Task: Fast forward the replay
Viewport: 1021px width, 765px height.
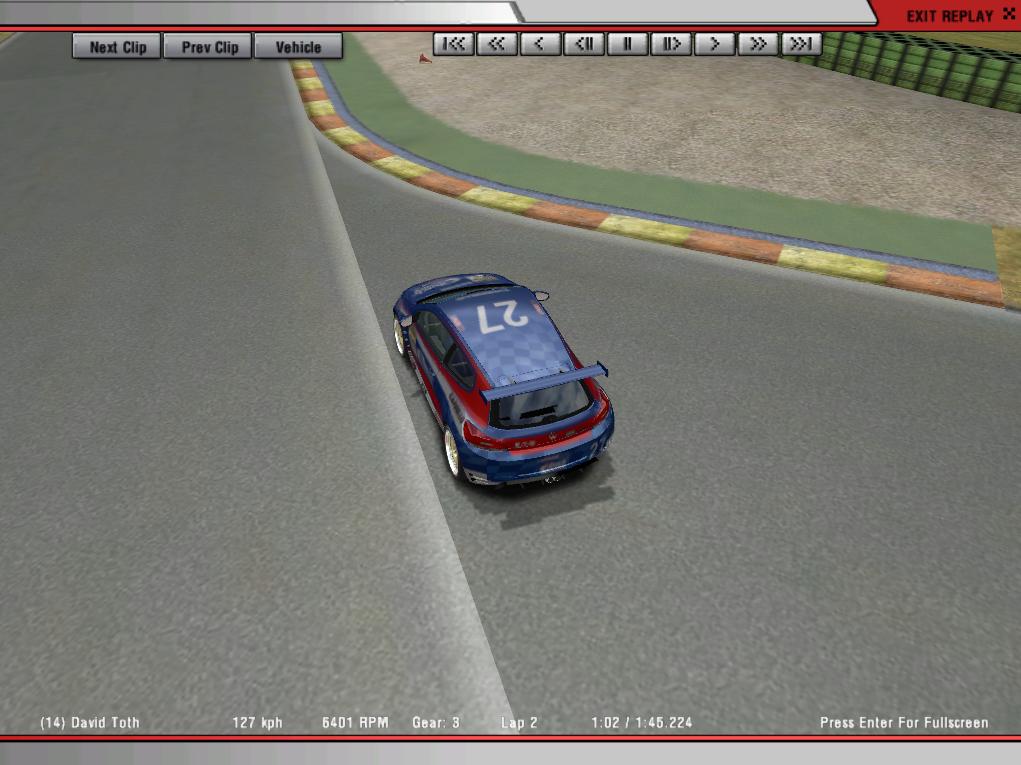Action: coord(758,44)
